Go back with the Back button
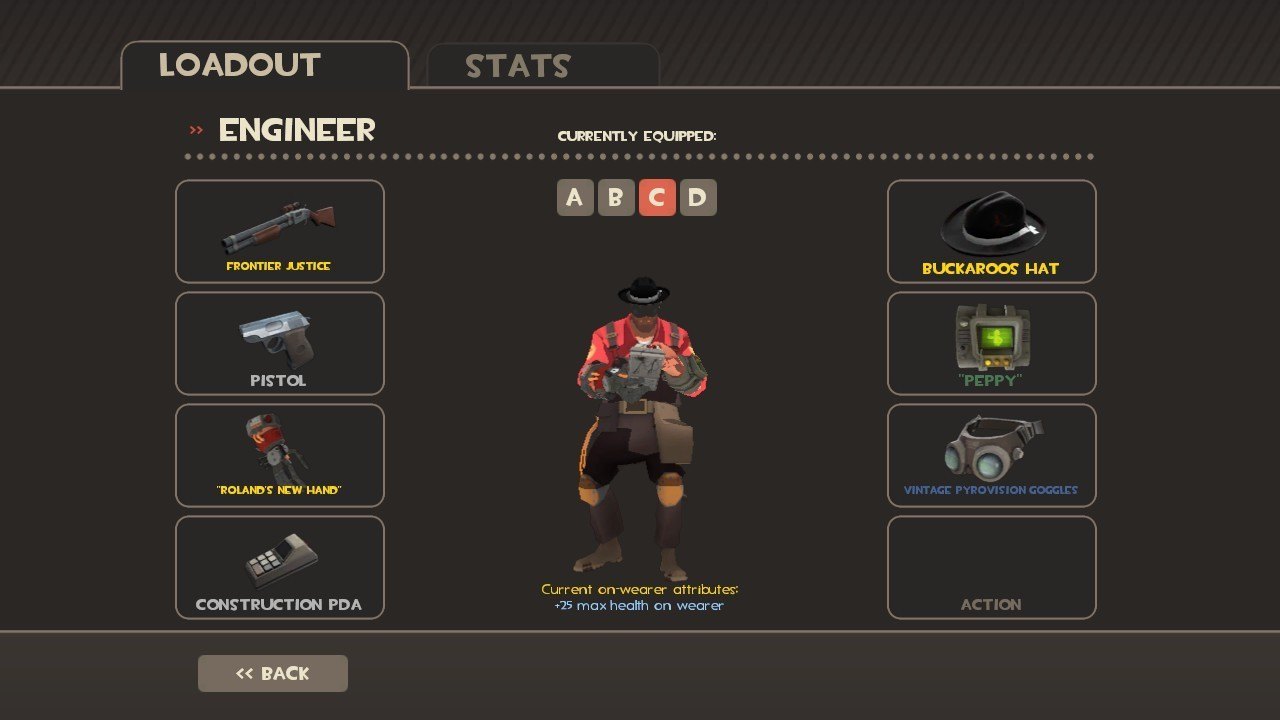 pyautogui.click(x=273, y=674)
